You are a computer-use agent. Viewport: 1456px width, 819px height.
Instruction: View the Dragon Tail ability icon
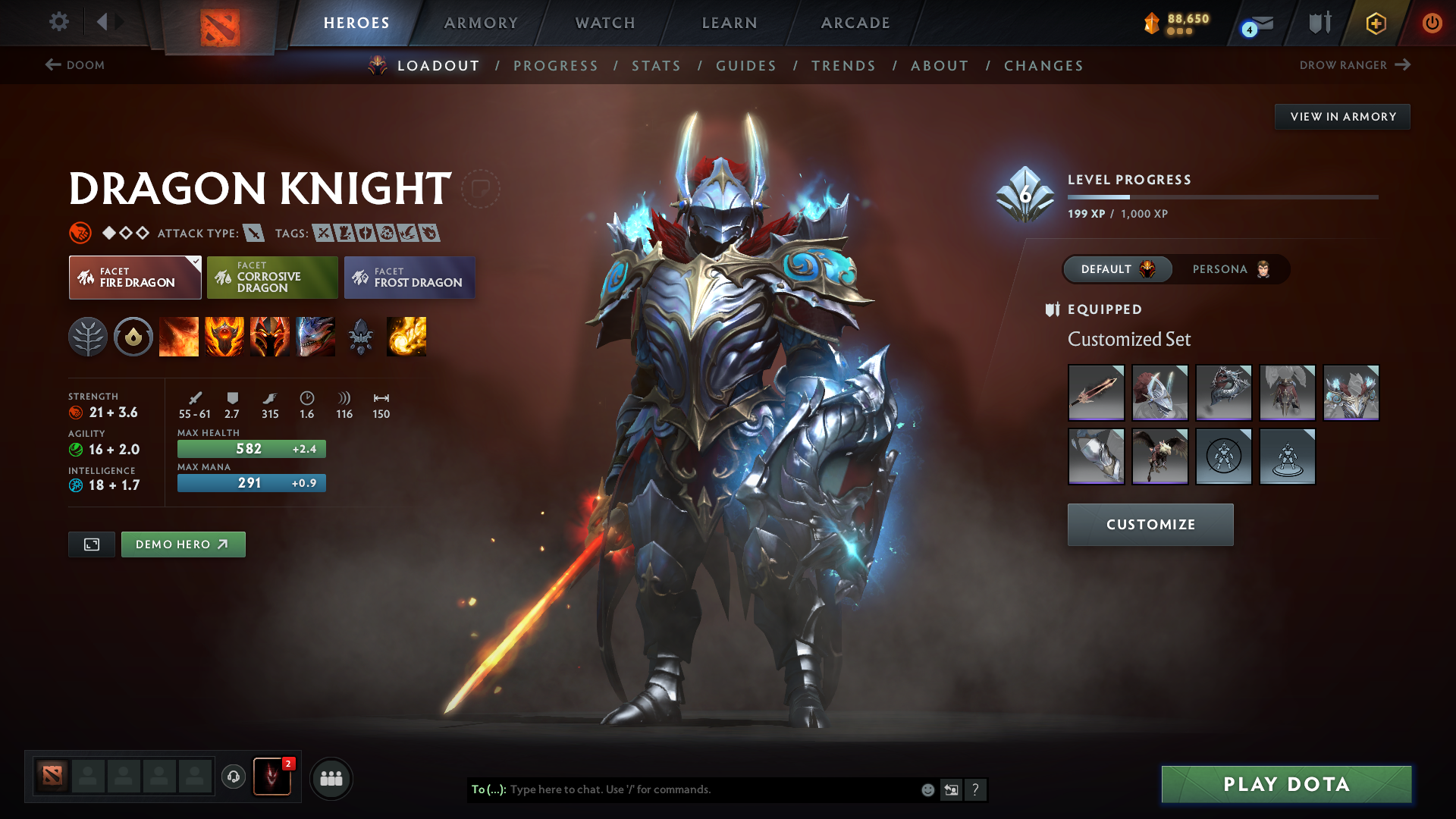point(224,337)
